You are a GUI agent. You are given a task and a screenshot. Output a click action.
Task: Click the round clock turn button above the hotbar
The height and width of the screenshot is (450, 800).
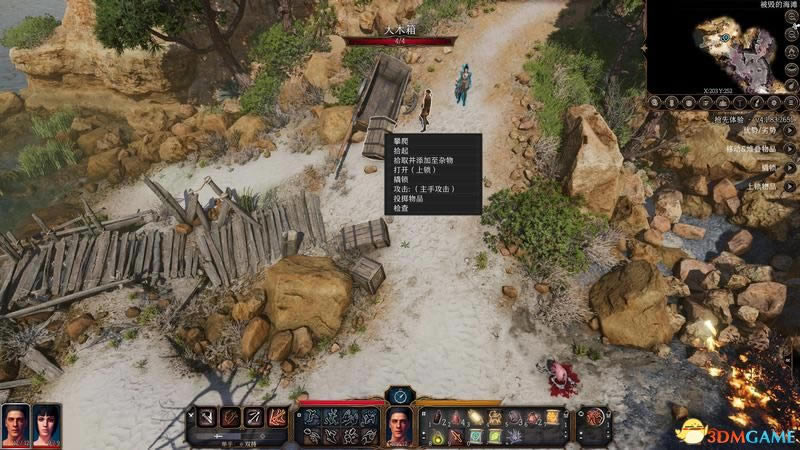tap(400, 396)
